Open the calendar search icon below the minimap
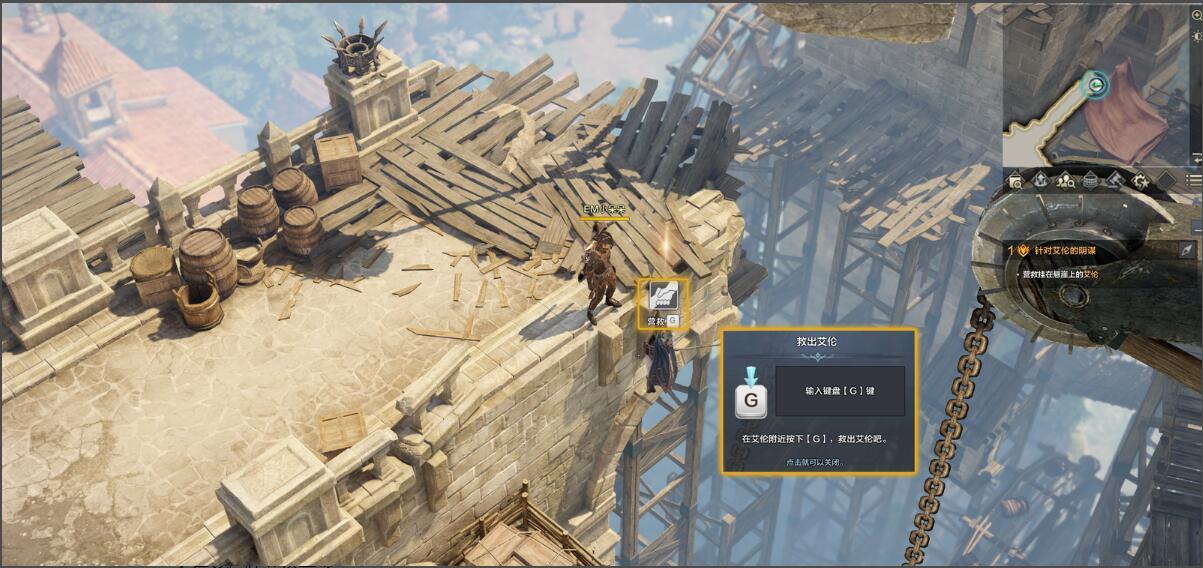Screen dimensions: 1203x568 (x=1016, y=181)
